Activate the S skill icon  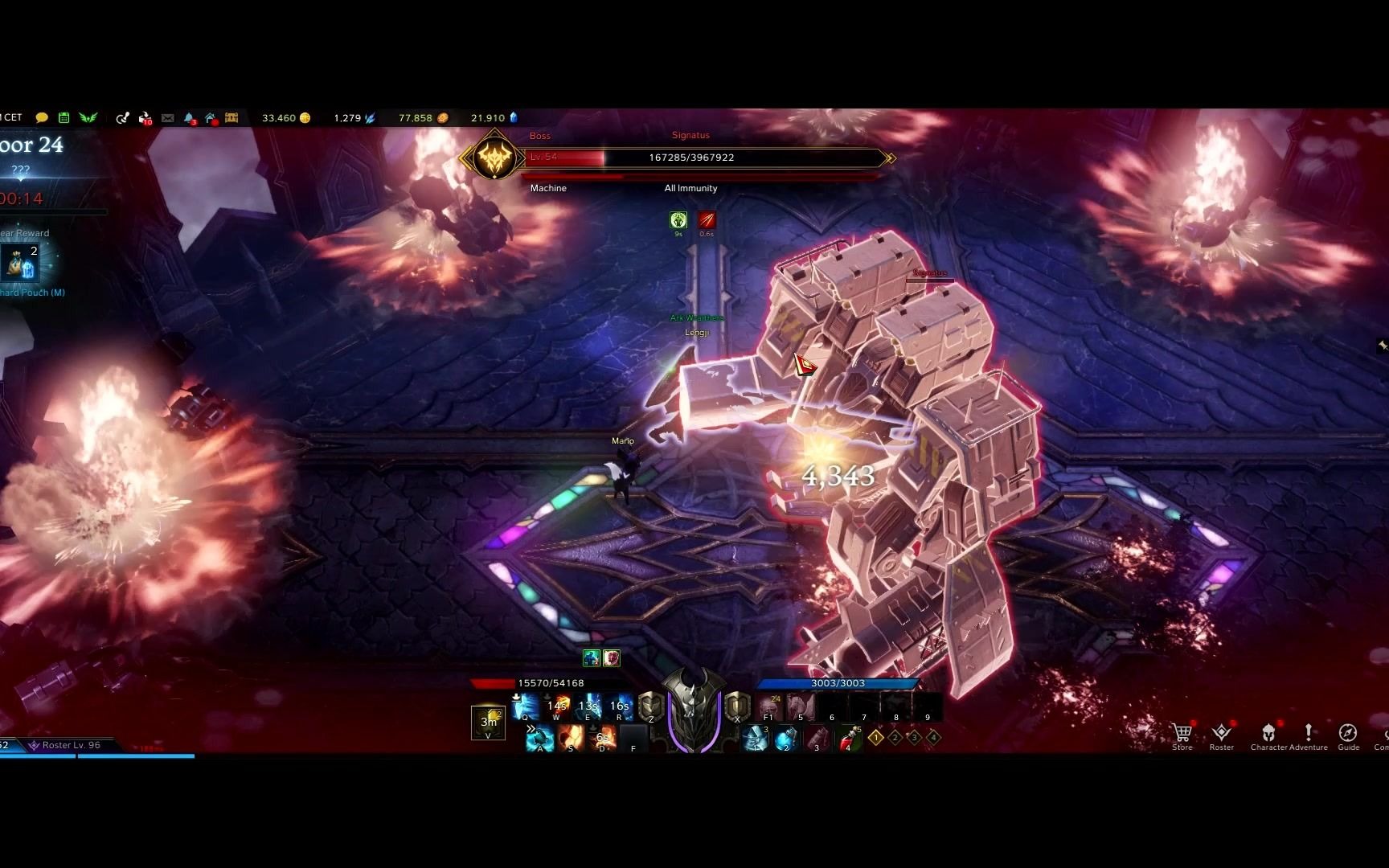click(x=571, y=737)
